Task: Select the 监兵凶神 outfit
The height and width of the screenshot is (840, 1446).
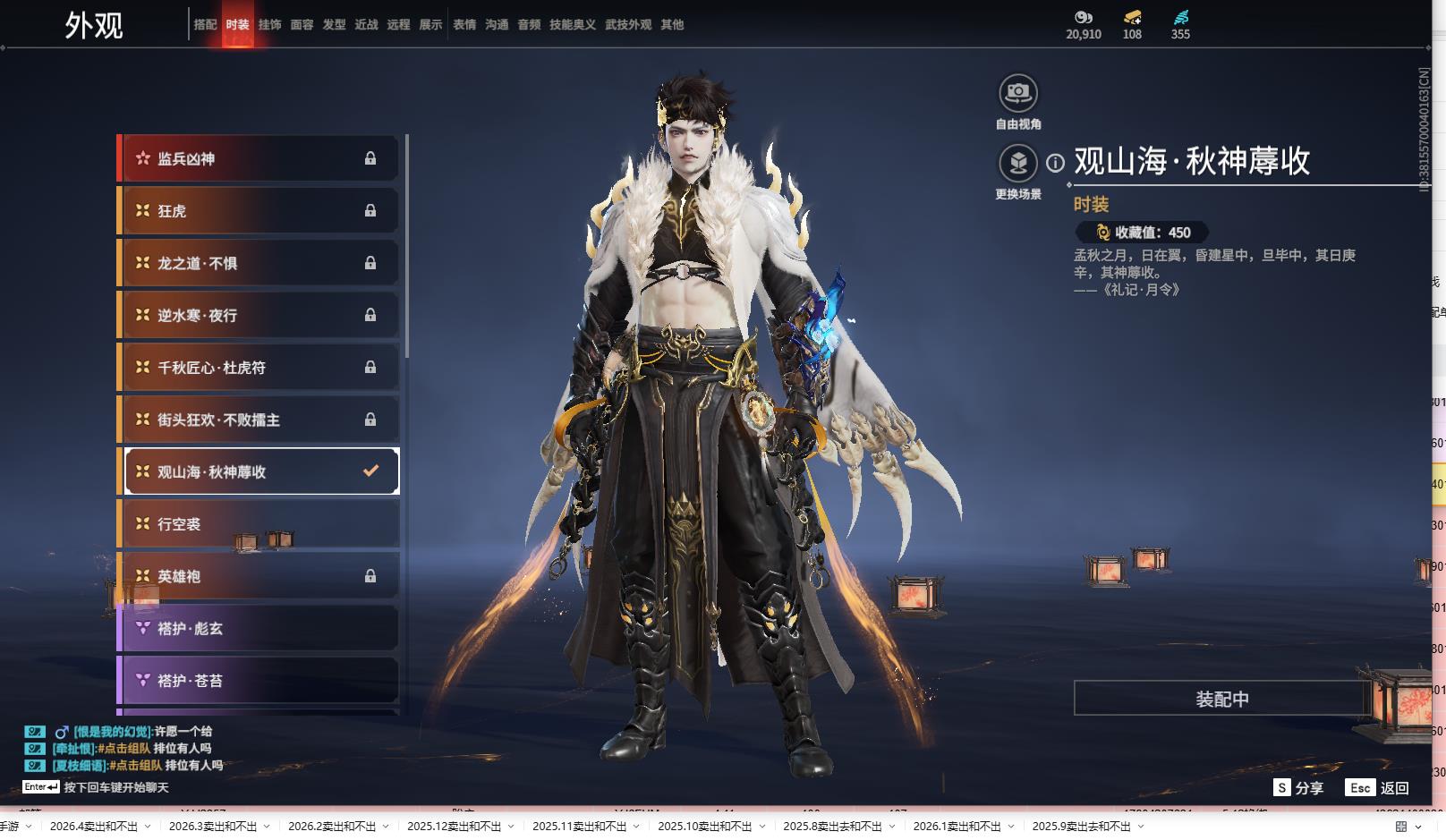Action: pos(259,158)
